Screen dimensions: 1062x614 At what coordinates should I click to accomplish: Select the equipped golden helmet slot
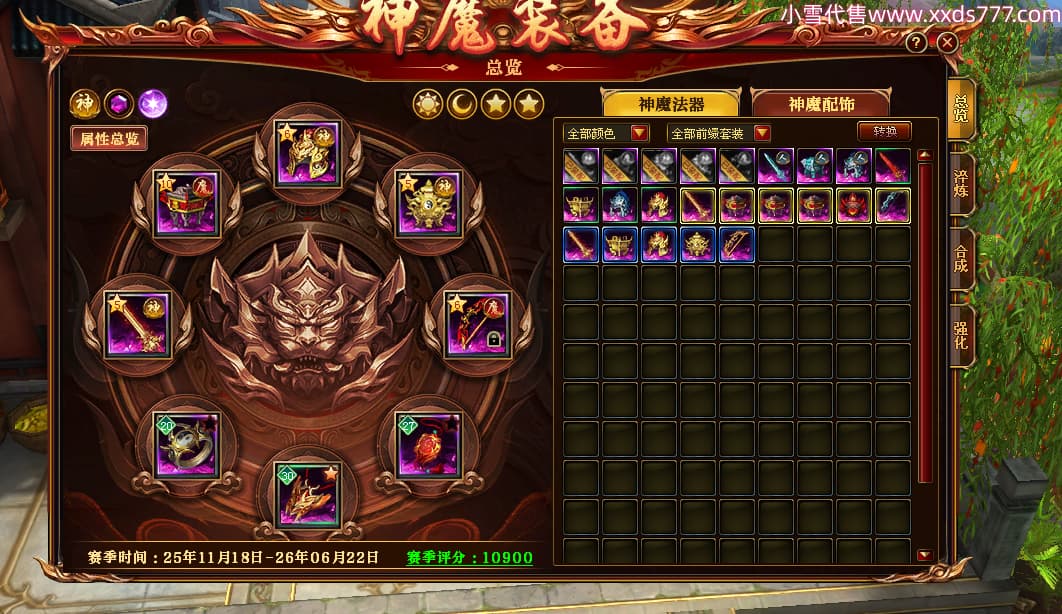309,153
